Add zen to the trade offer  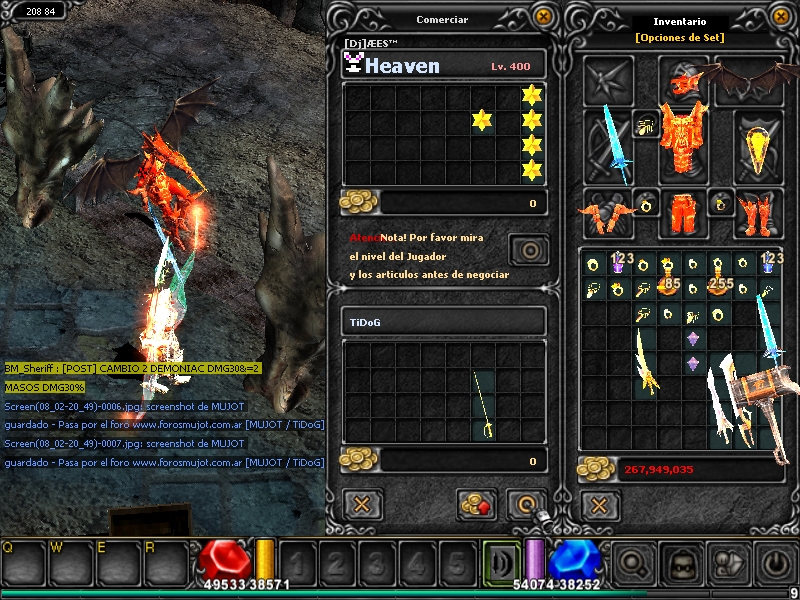coord(477,504)
